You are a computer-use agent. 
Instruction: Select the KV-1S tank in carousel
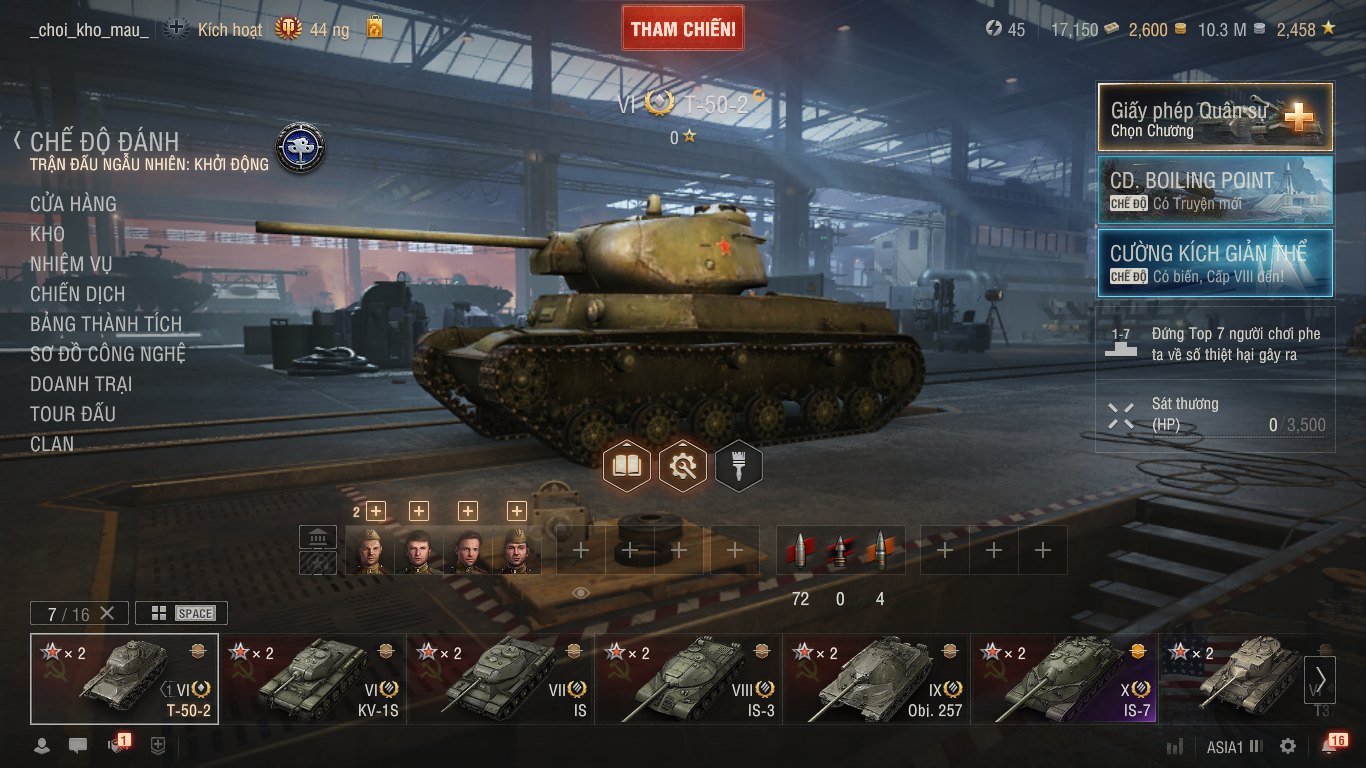[313, 679]
